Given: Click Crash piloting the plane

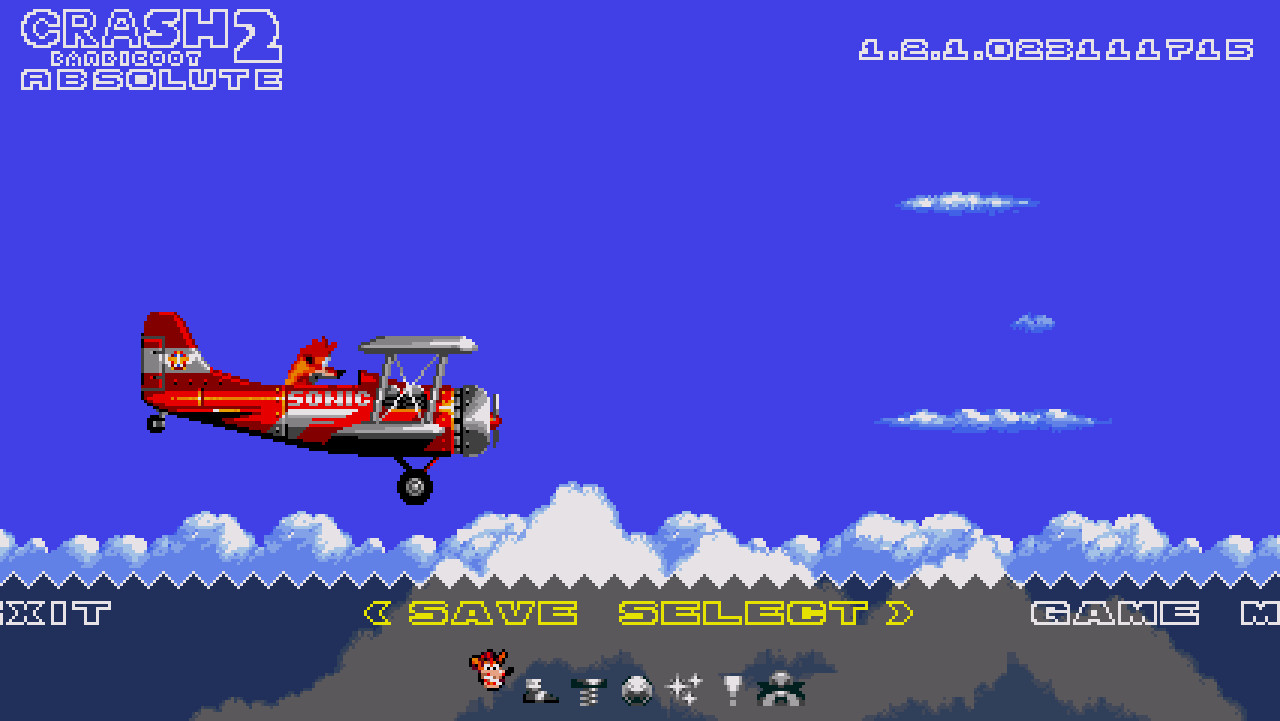Looking at the screenshot, I should click(313, 362).
